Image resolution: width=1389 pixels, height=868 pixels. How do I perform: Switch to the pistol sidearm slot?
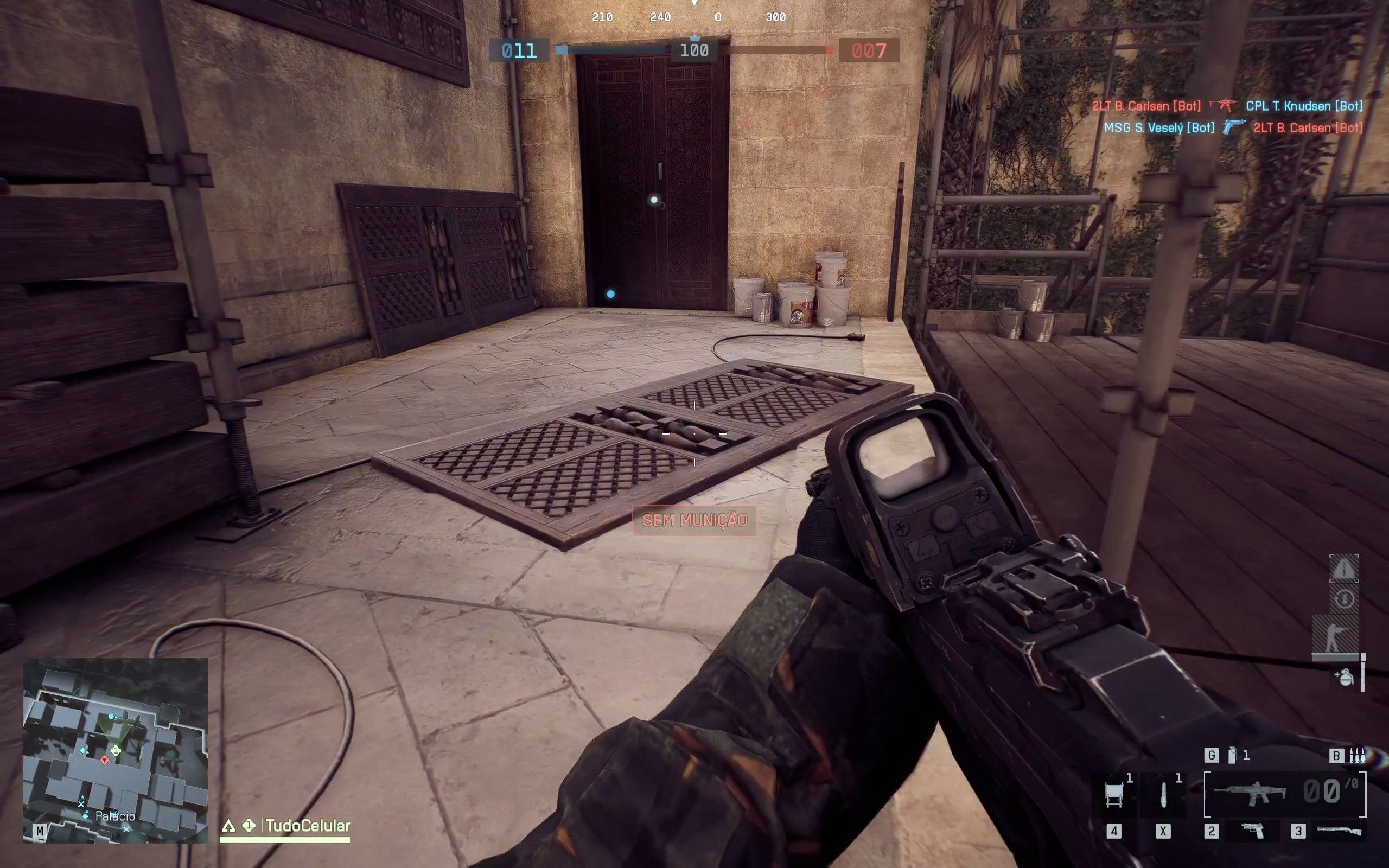click(1252, 830)
